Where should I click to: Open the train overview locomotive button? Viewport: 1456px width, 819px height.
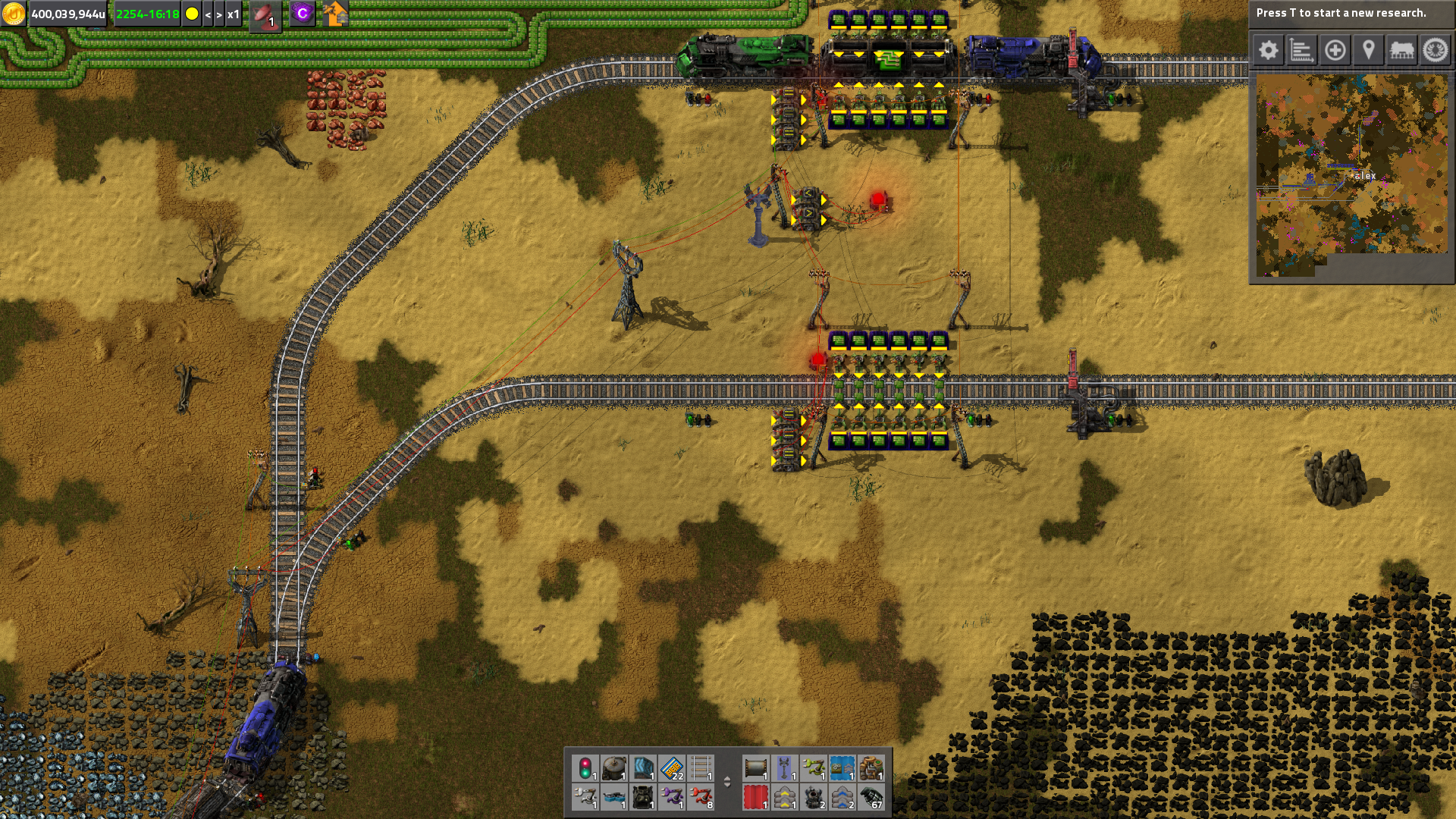[x=1401, y=51]
